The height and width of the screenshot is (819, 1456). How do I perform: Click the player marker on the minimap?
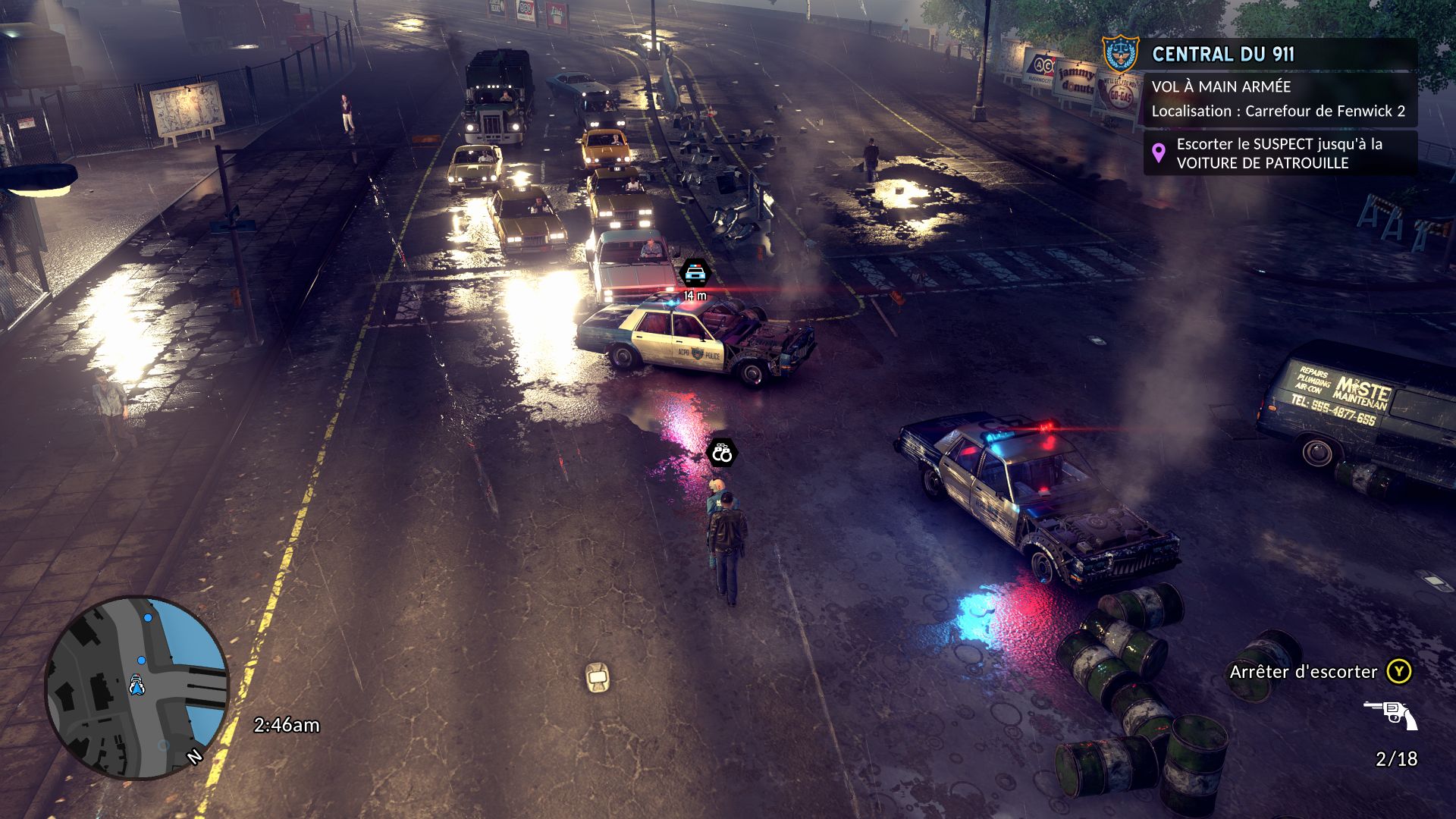coord(137,685)
